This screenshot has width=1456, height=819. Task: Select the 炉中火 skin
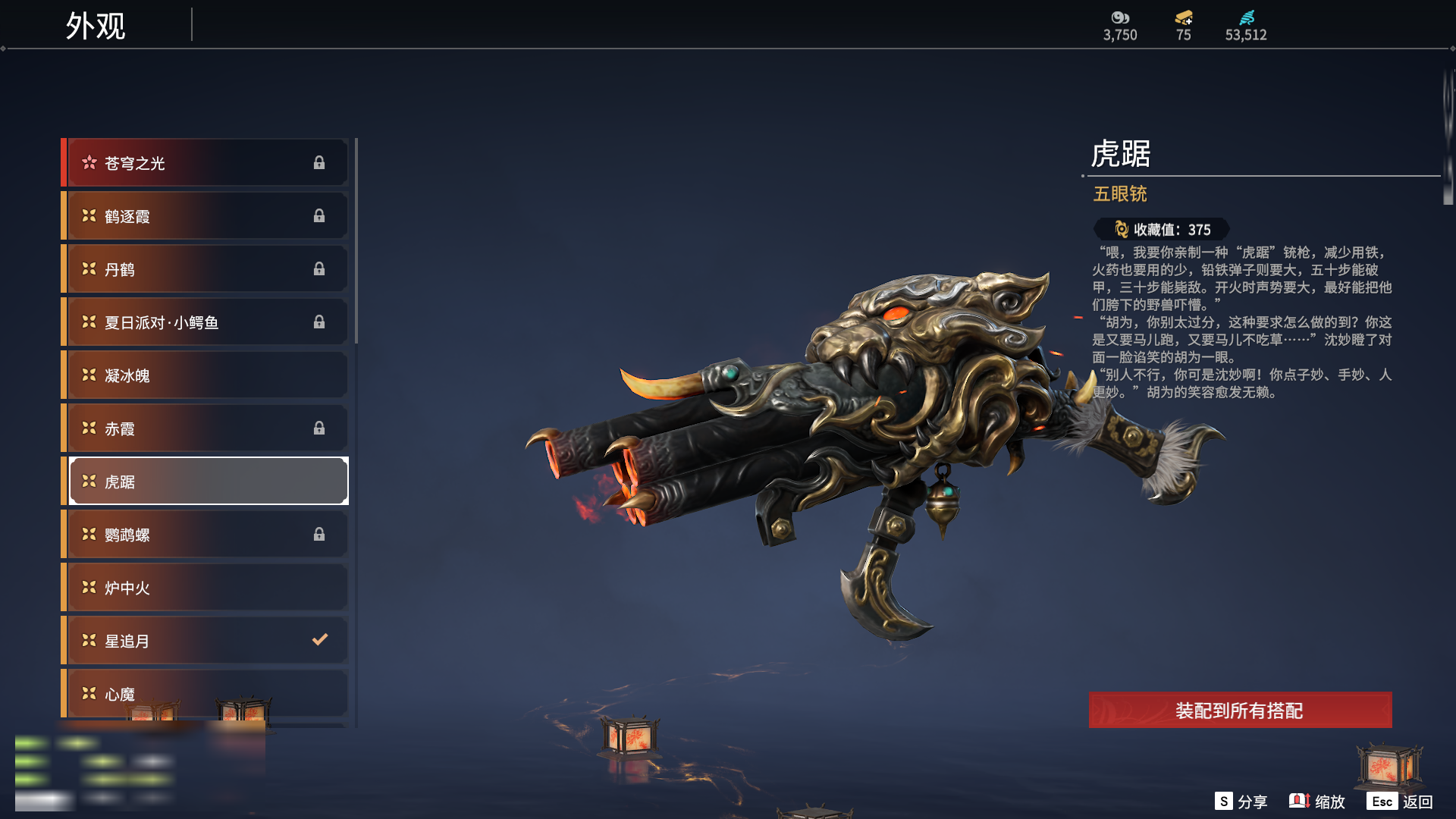pyautogui.click(x=206, y=588)
